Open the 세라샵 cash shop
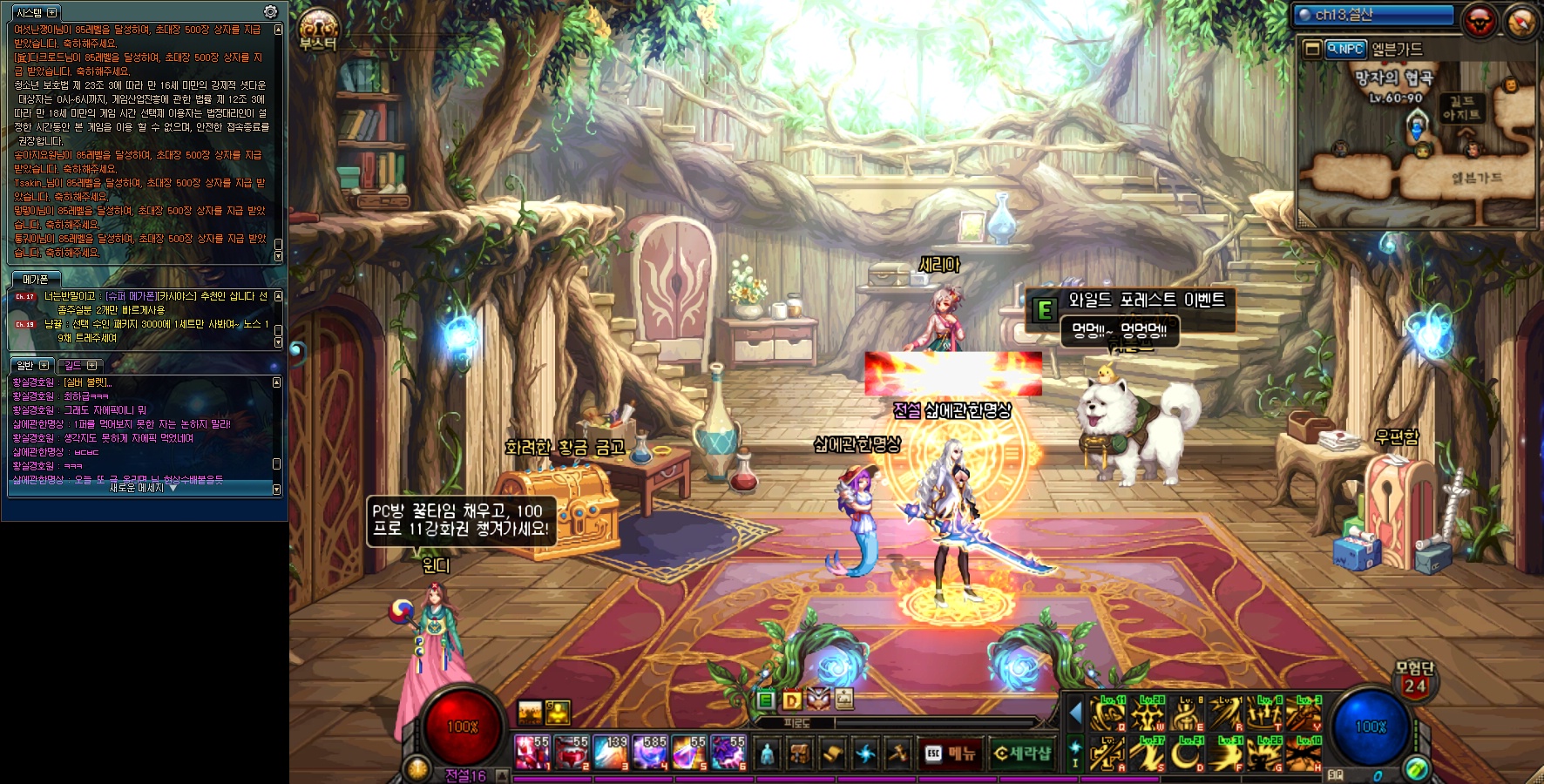 click(1021, 754)
